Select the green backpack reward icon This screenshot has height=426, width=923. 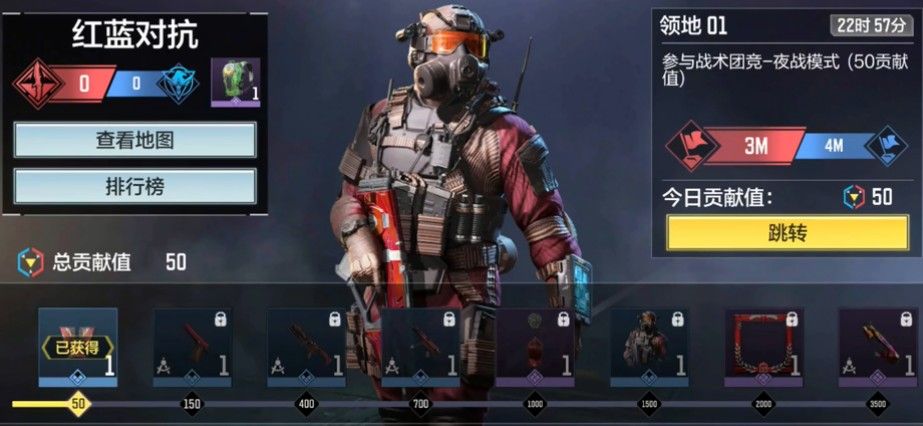[236, 82]
